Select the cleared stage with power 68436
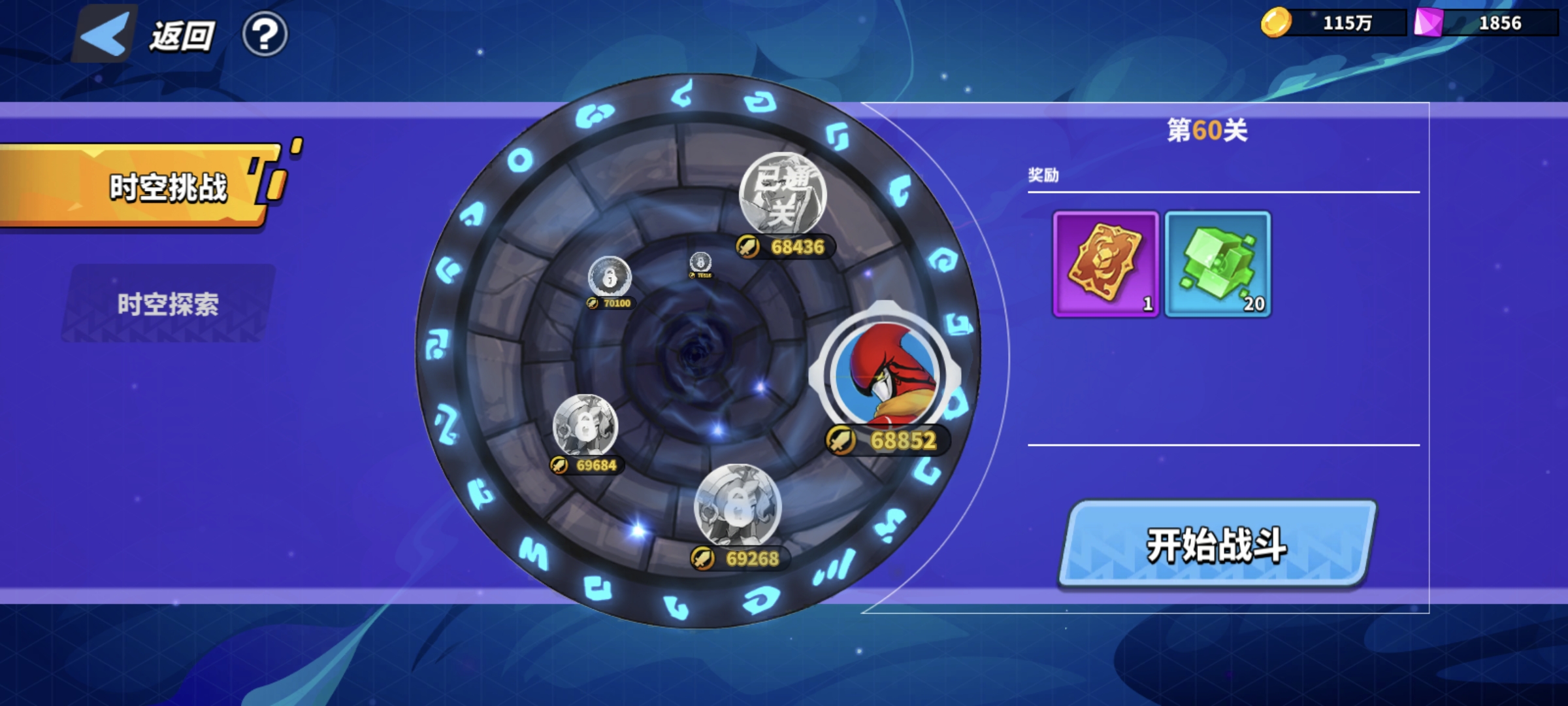Viewport: 1568px width, 706px height. coord(783,195)
